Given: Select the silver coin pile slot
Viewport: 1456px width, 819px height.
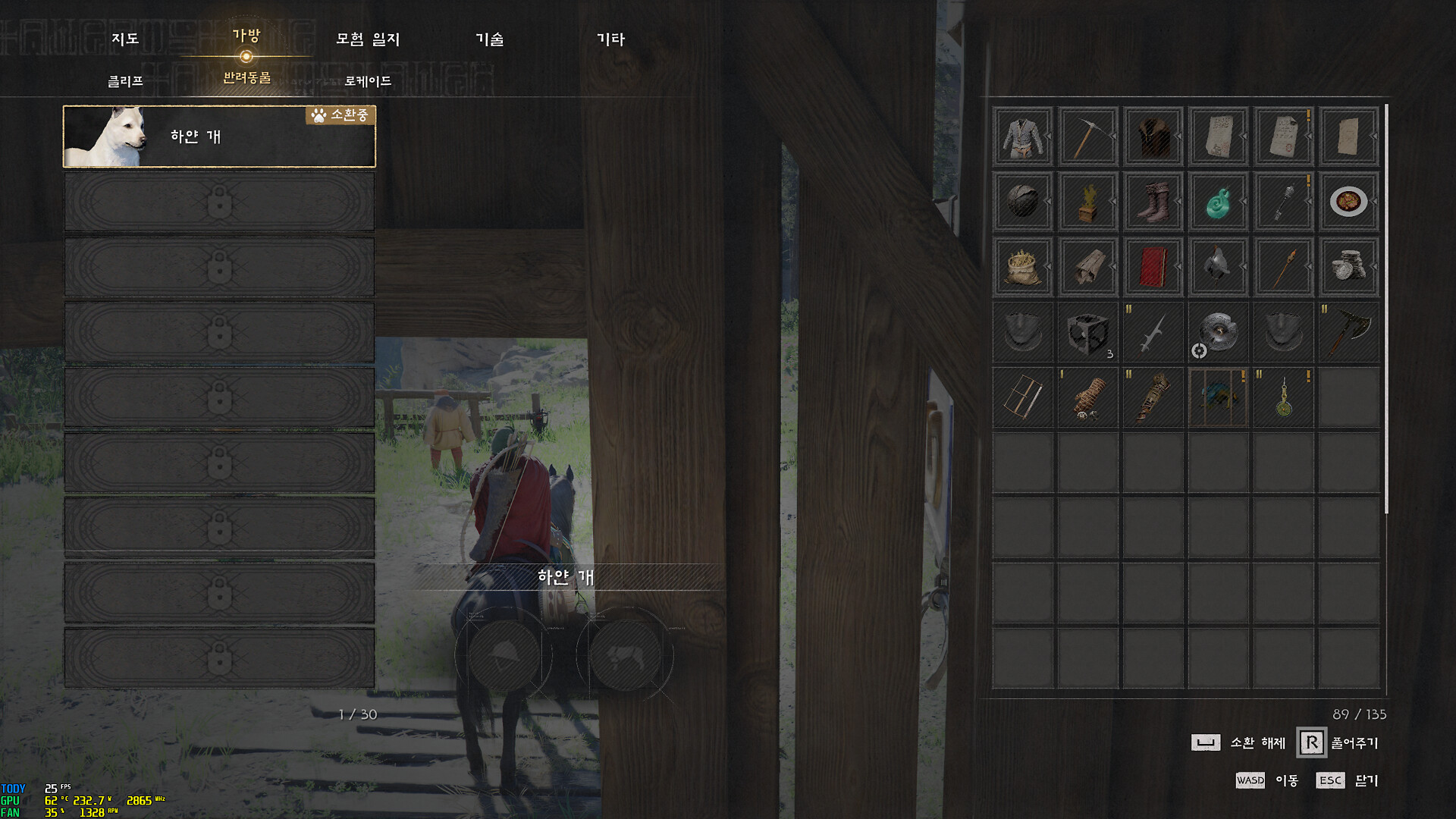Looking at the screenshot, I should pos(1348,267).
